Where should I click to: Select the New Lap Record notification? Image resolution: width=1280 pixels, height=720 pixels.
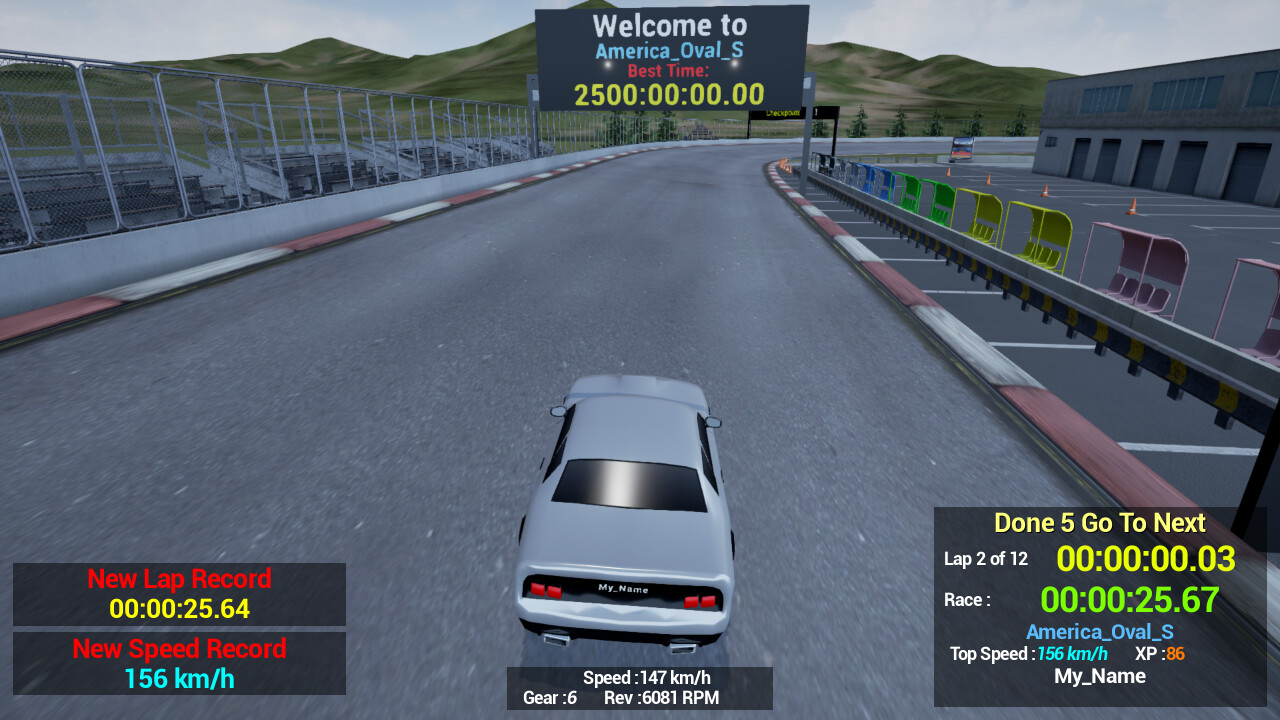coord(179,578)
